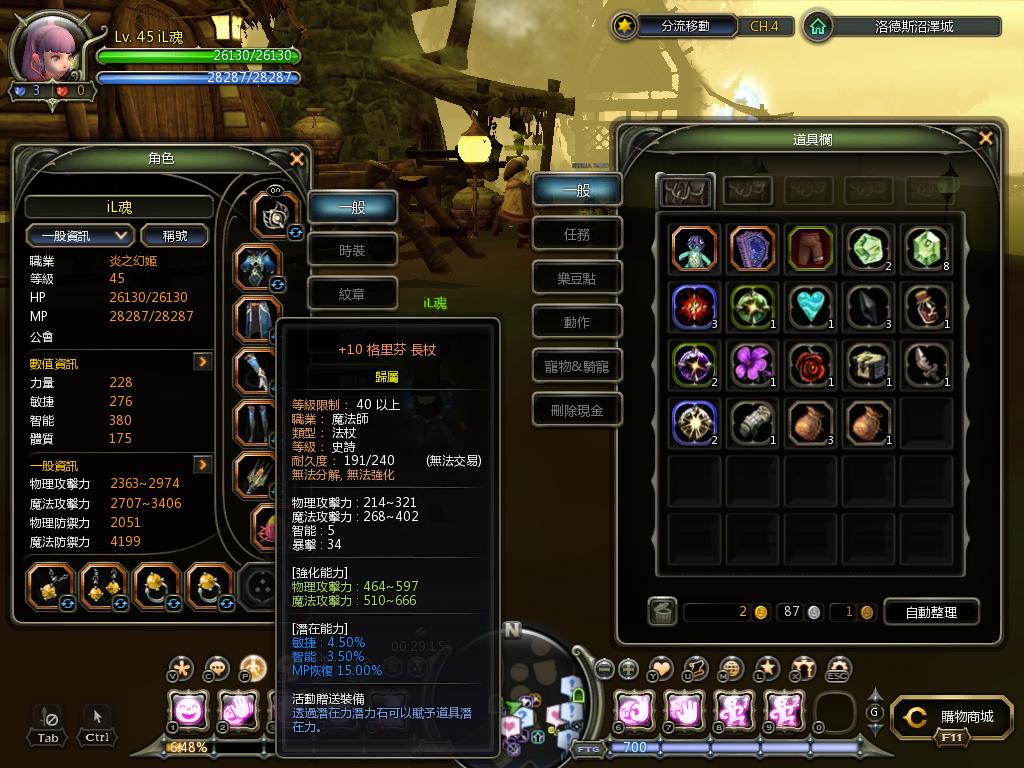Image resolution: width=1024 pixels, height=768 pixels.
Task: Select the brown pants item slot
Action: click(810, 249)
